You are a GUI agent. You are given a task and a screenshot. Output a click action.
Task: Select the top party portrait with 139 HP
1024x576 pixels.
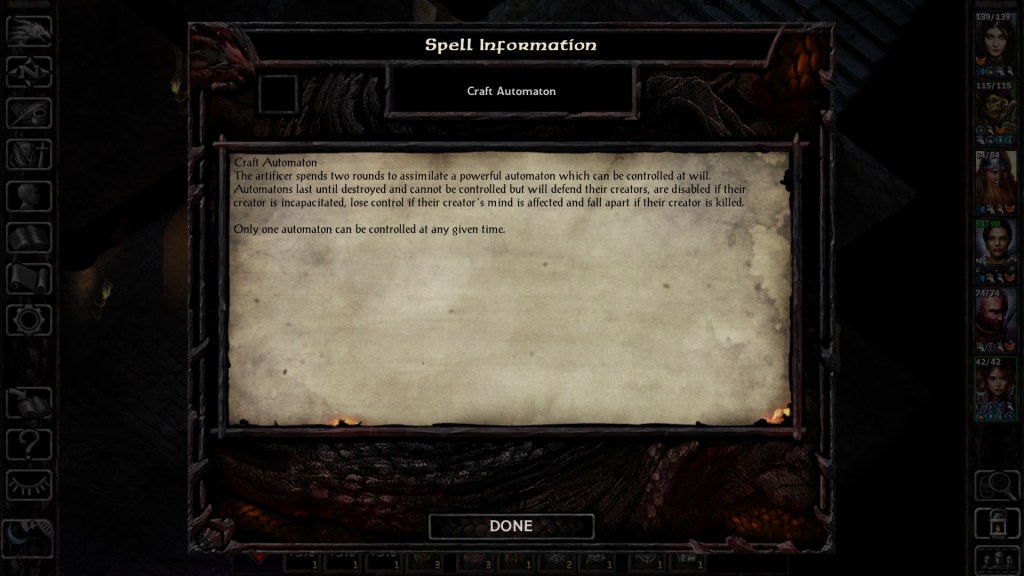click(995, 45)
